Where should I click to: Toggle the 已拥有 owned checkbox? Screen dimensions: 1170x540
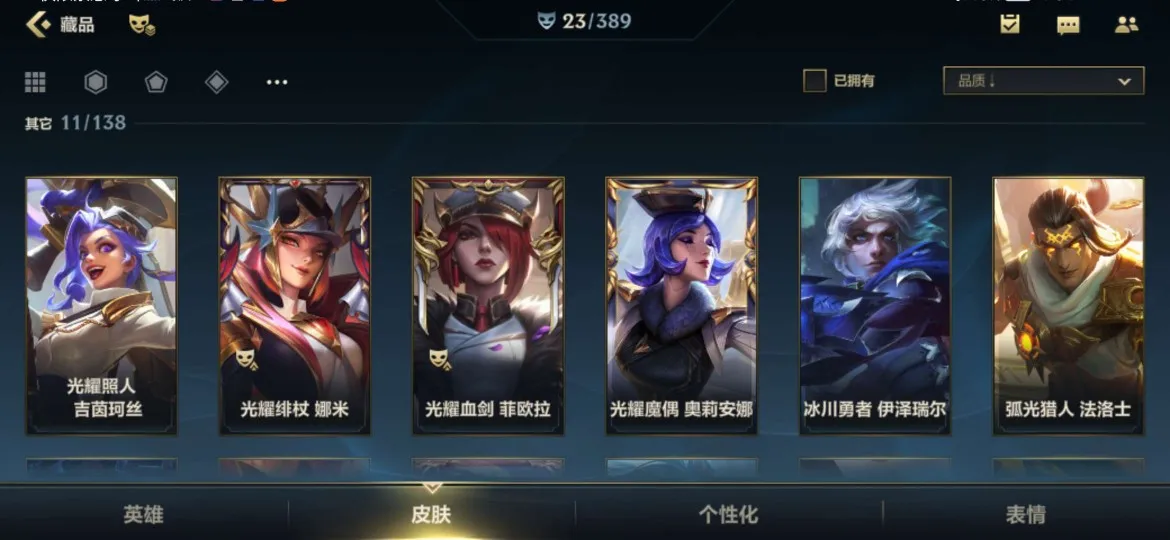click(815, 81)
